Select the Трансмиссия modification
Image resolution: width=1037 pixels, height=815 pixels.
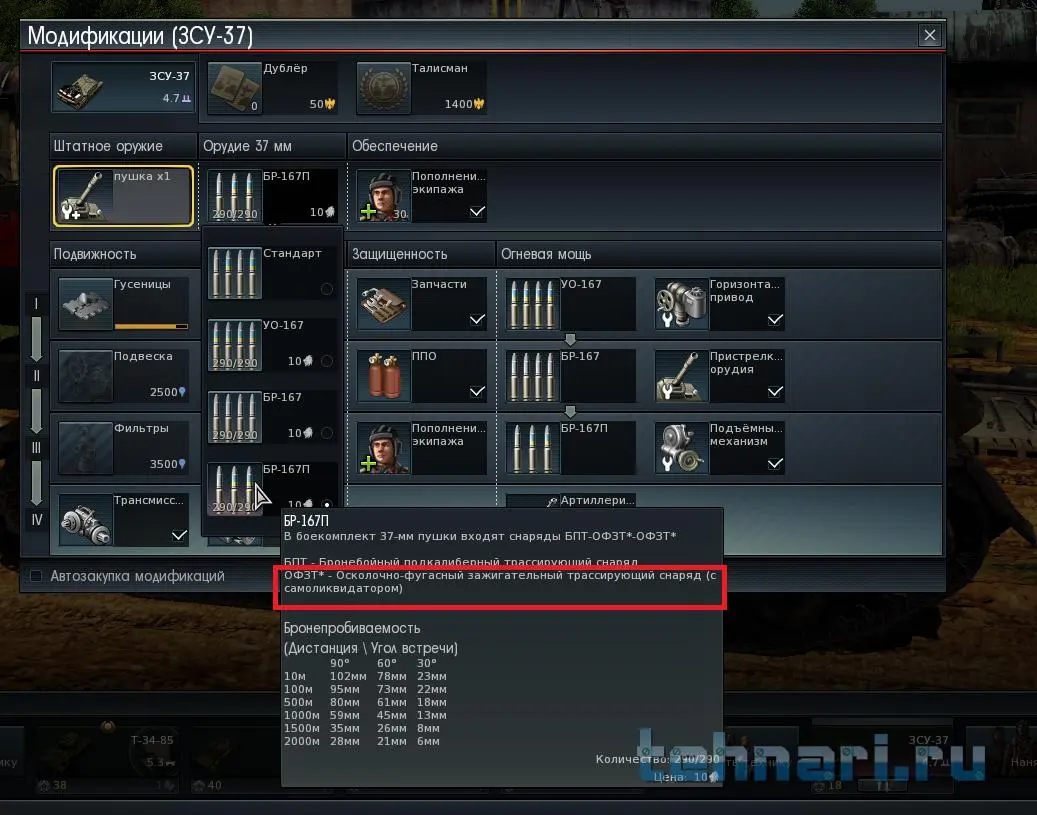(123, 518)
